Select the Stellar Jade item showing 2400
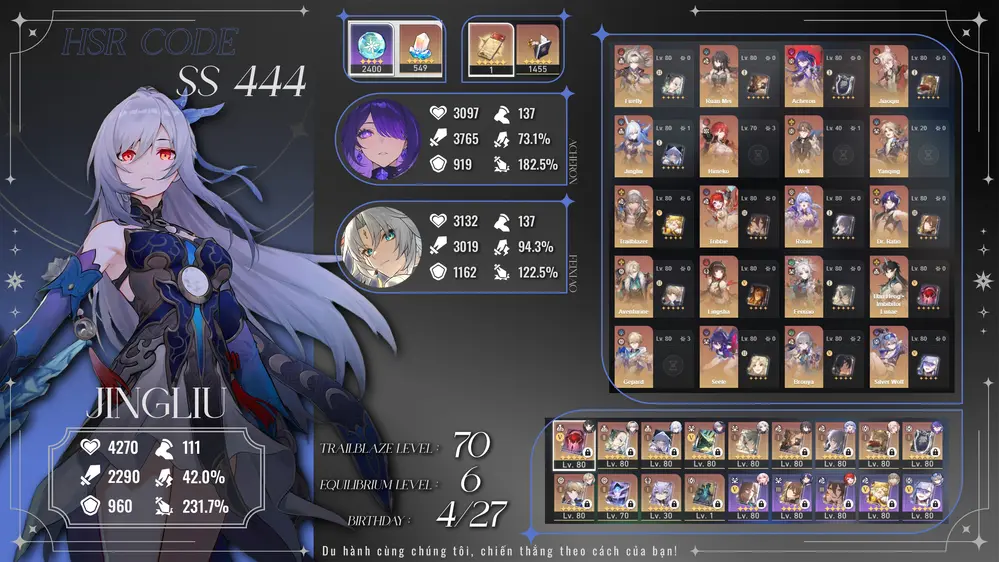 [x=370, y=48]
